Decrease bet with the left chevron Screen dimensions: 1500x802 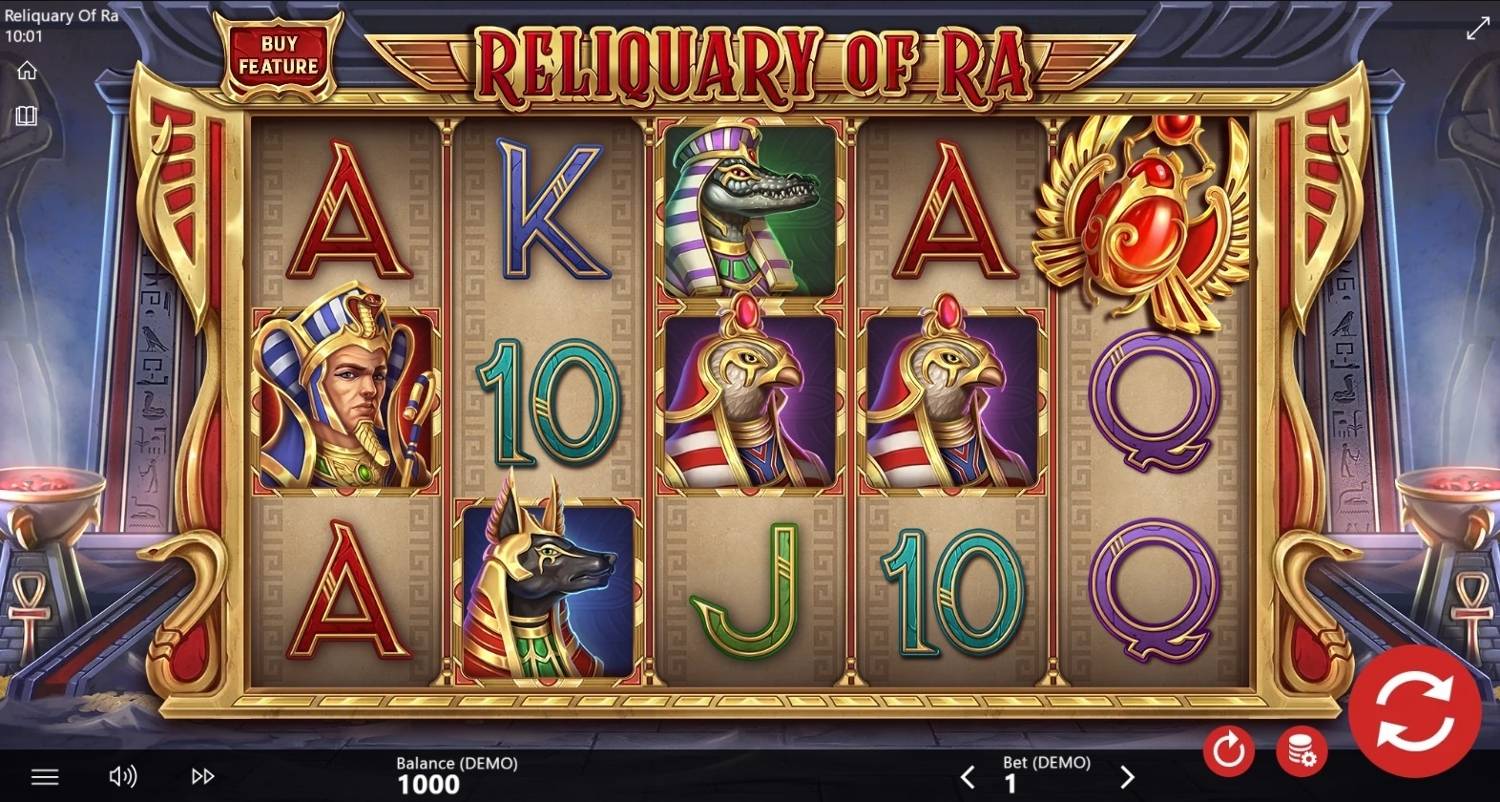click(x=967, y=775)
